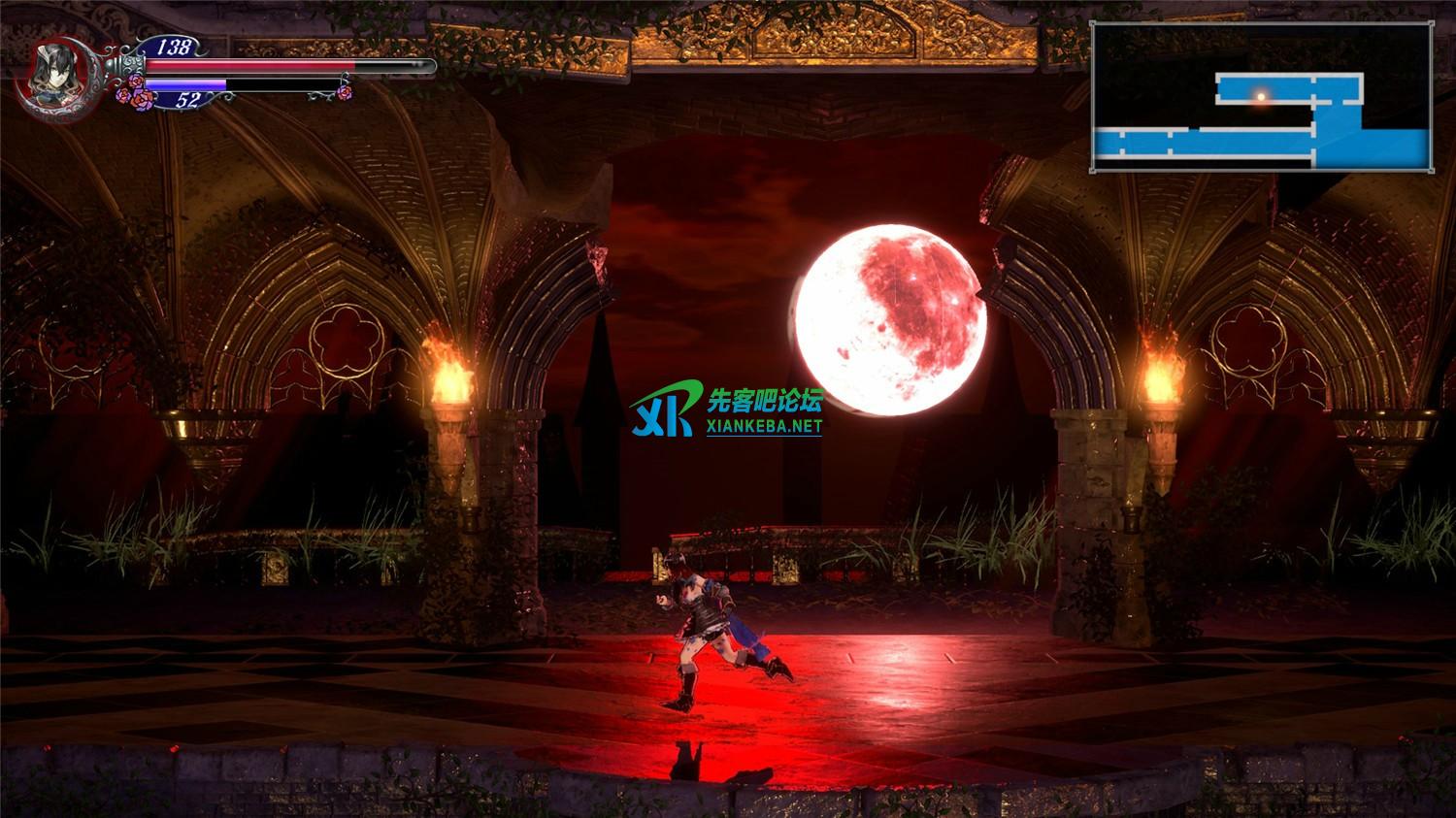Open the Xiankeba.net watermark logo
This screenshot has height=818, width=1456.
pos(728,412)
